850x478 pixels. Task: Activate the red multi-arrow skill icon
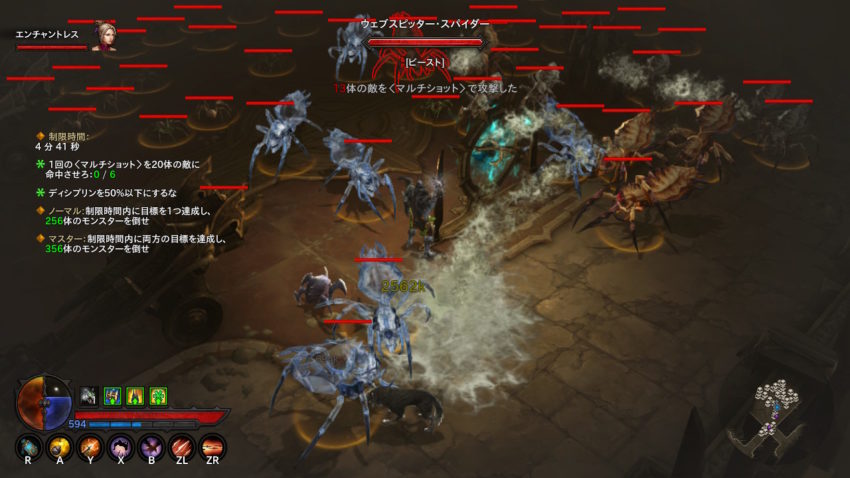213,447
